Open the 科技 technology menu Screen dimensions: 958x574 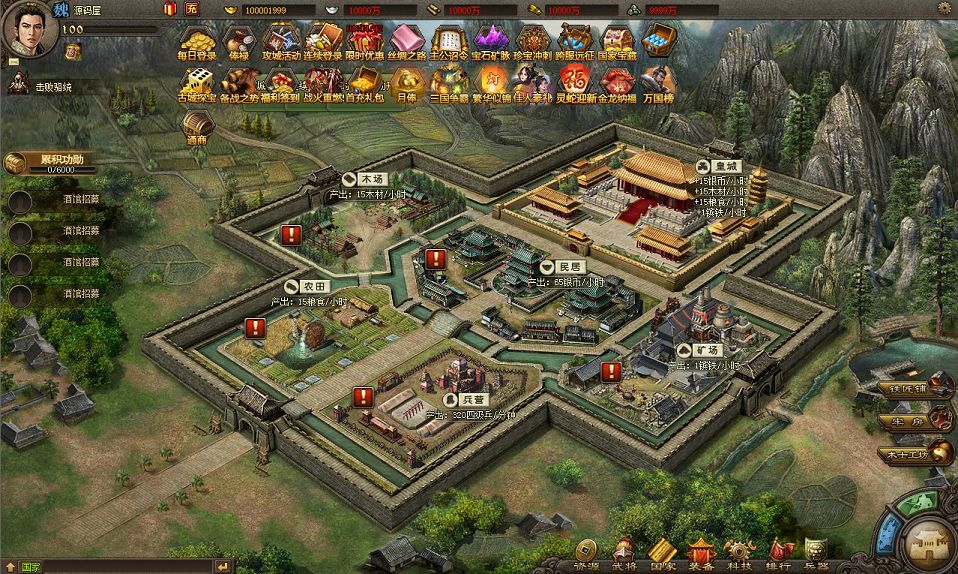(740, 553)
